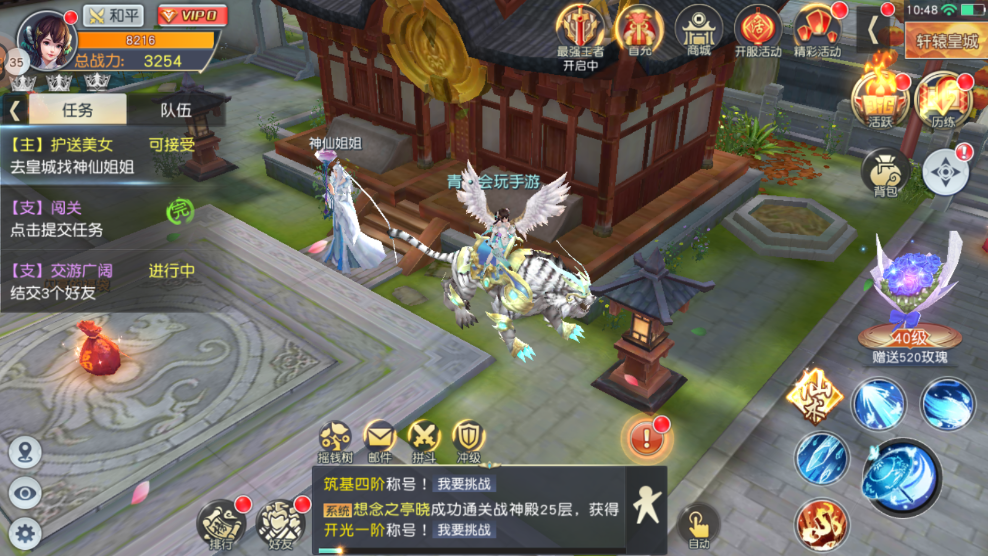Open 开服活动 server launch events

tap(758, 32)
